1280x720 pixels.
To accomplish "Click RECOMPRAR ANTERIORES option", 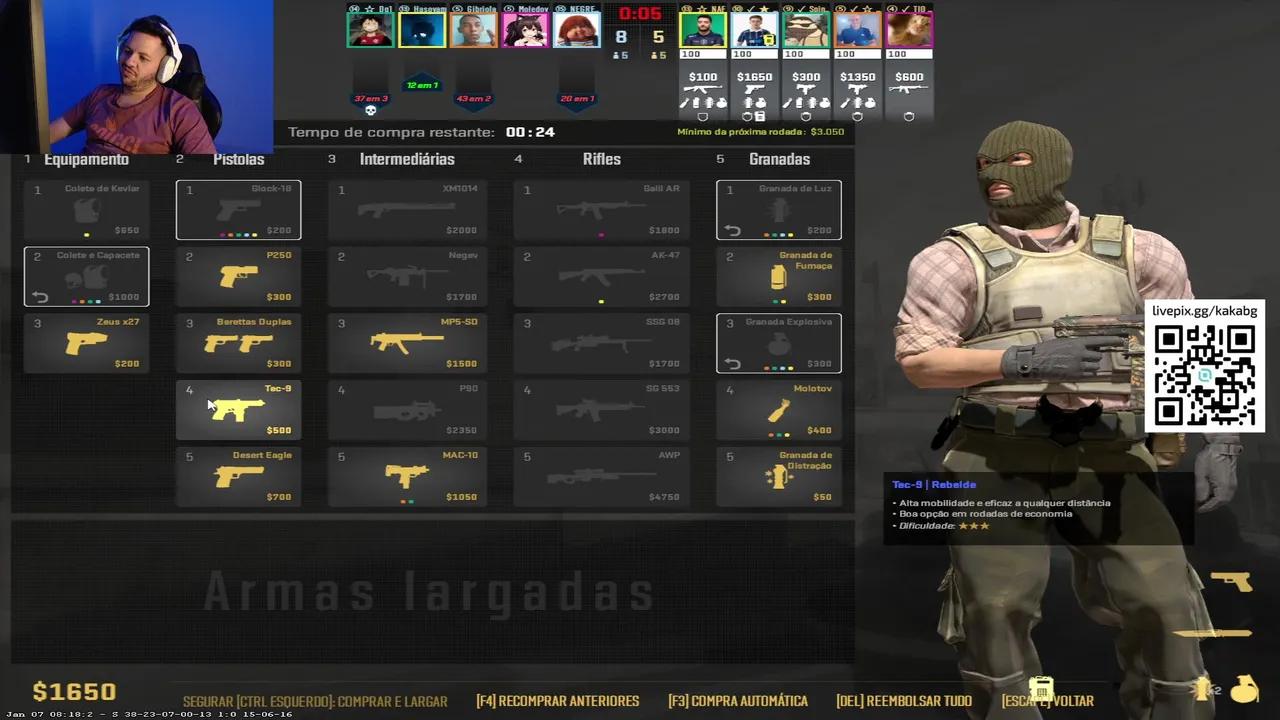I will 557,700.
